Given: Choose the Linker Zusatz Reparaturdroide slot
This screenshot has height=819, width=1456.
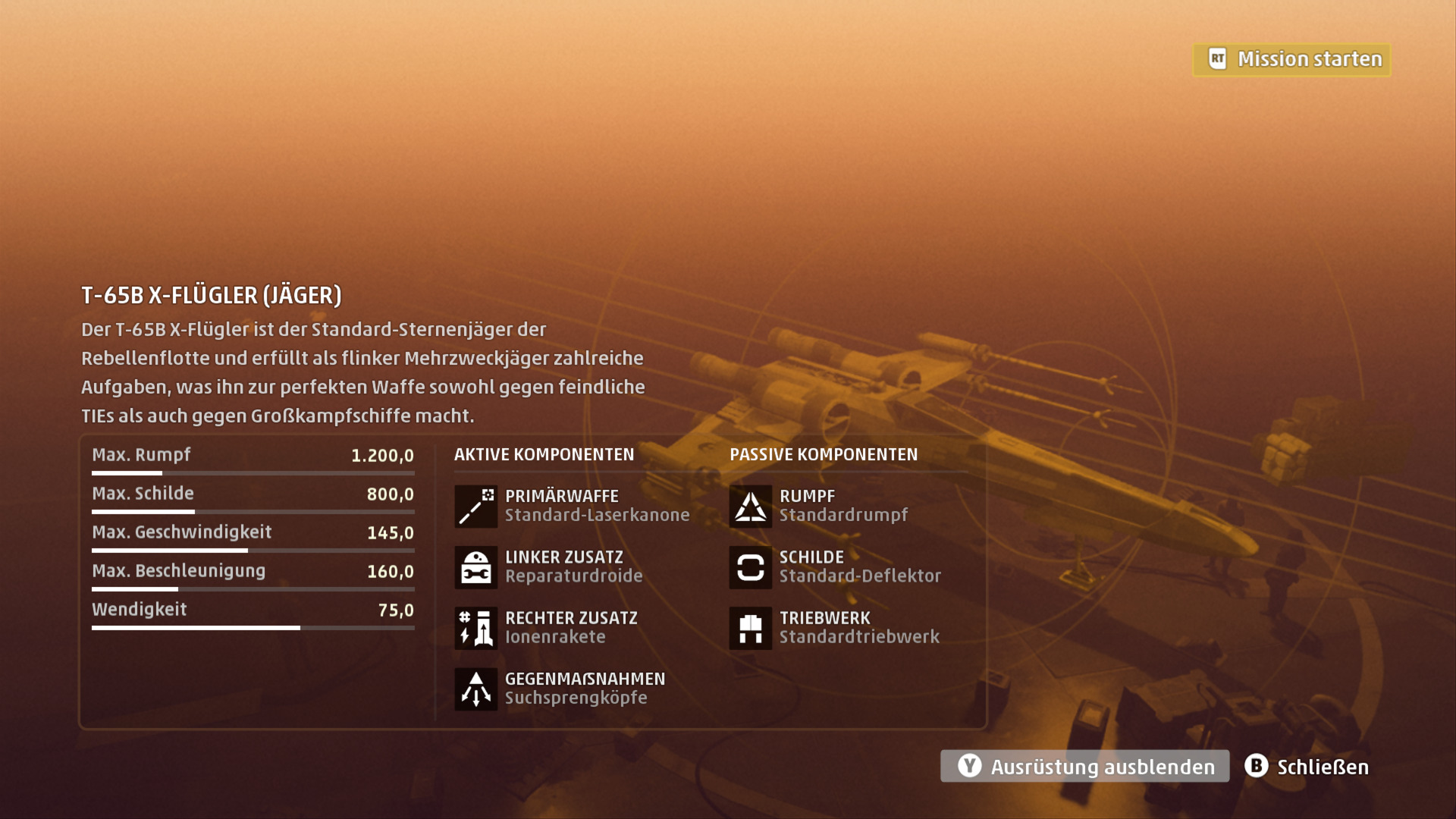Looking at the screenshot, I should pos(549,566).
